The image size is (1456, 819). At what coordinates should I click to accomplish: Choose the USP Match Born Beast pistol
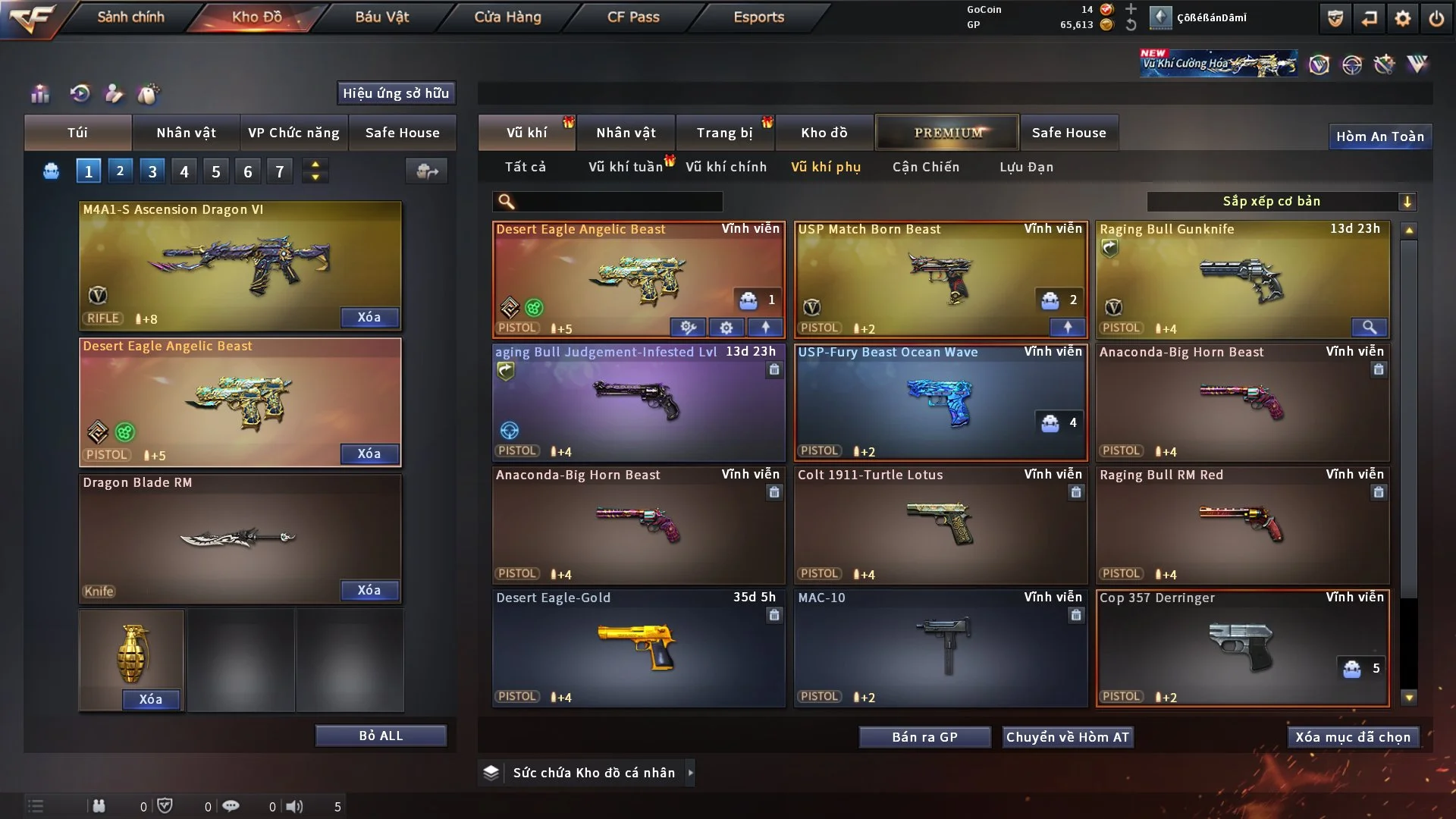coord(940,279)
